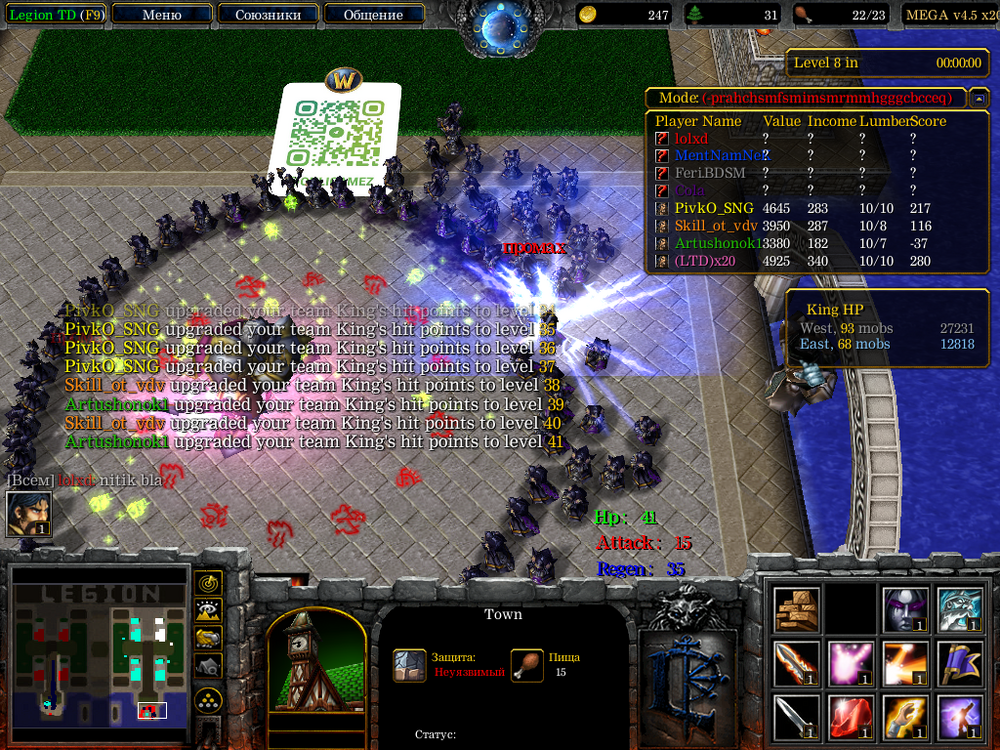Viewport: 1000px width, 750px height.
Task: Activate the glowing golden hand ability
Action: pyautogui.click(x=905, y=717)
